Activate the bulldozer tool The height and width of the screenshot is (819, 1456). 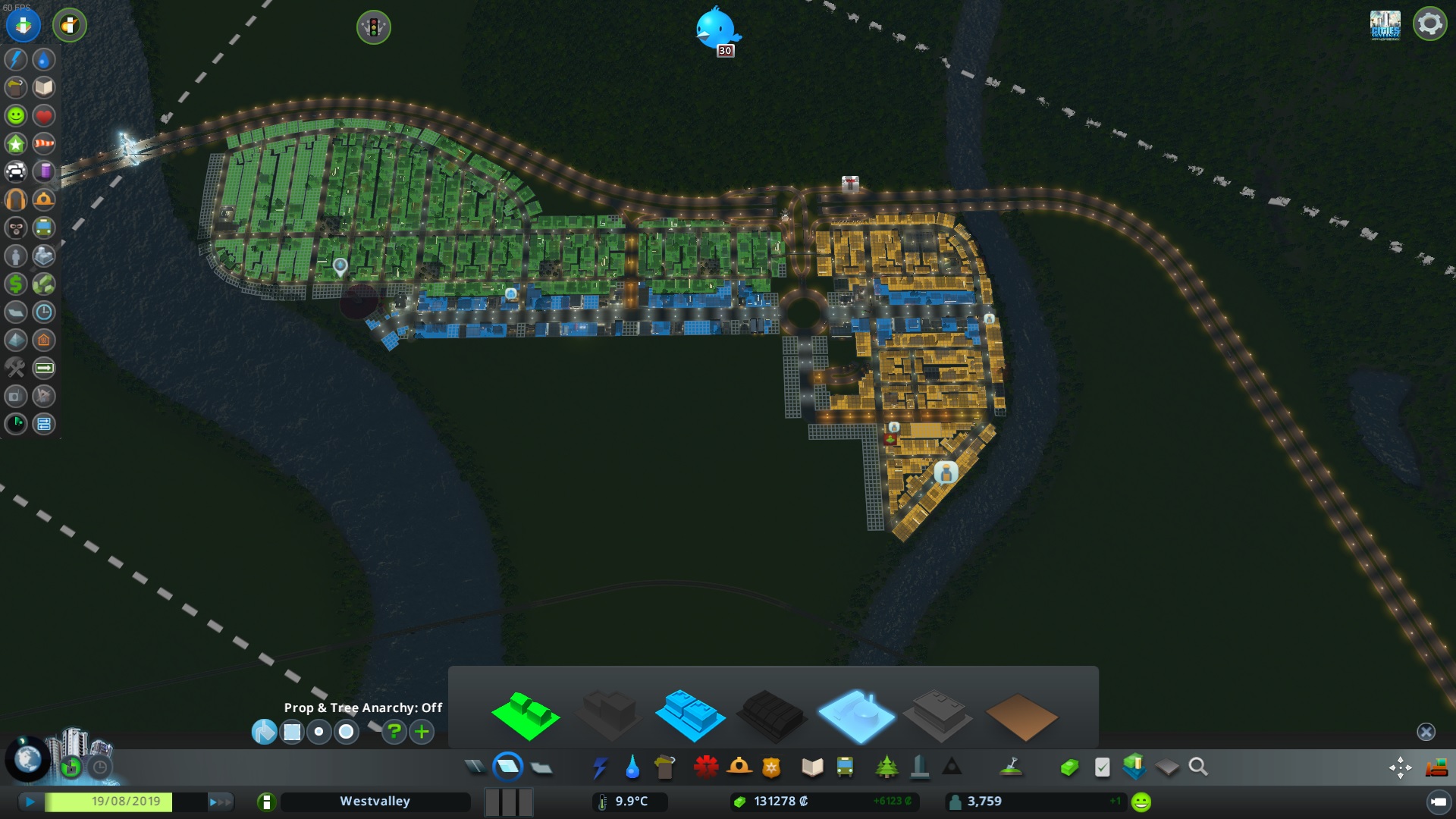tap(1436, 767)
